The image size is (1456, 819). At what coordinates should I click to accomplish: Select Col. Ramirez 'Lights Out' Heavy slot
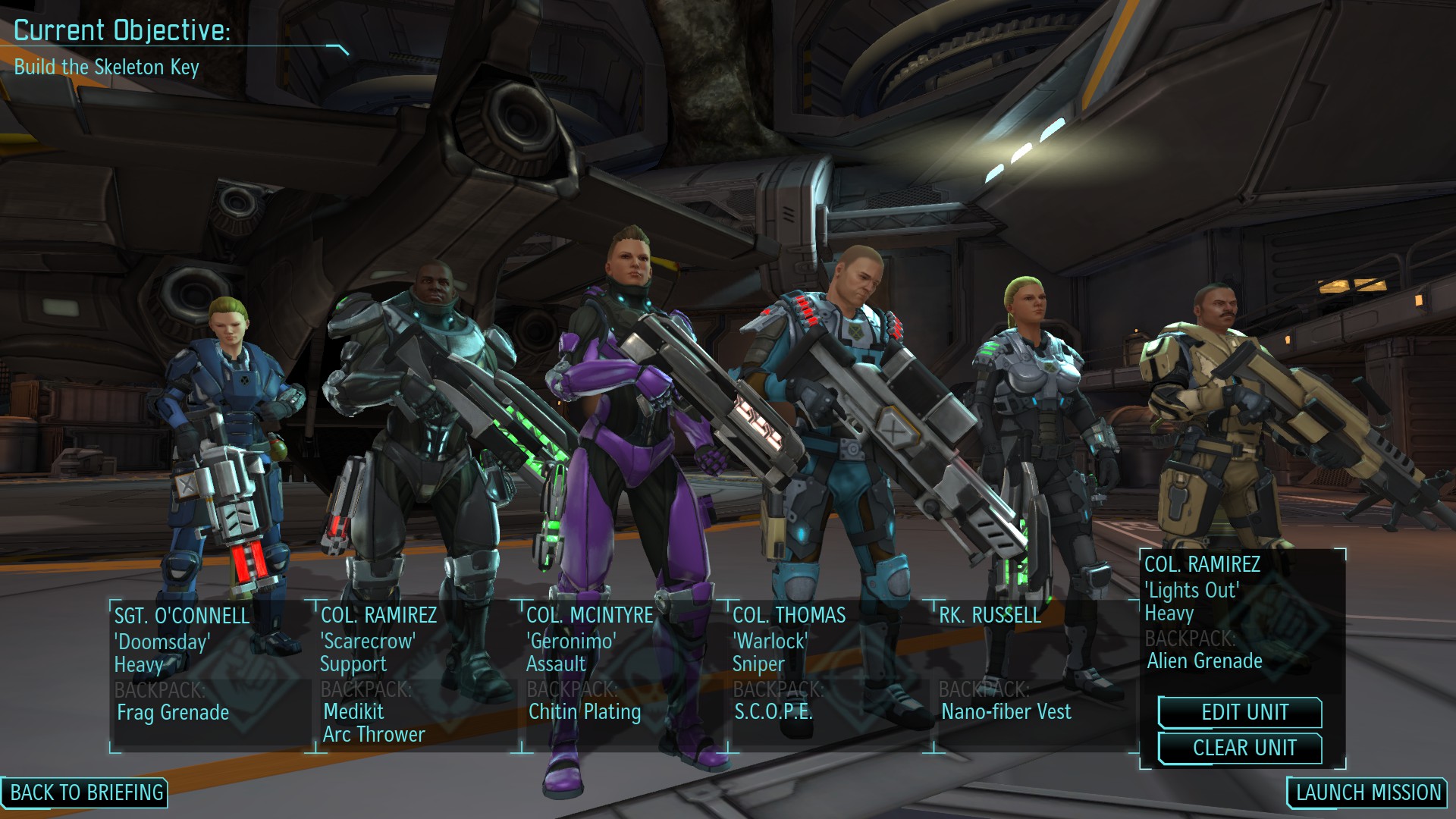1241,613
